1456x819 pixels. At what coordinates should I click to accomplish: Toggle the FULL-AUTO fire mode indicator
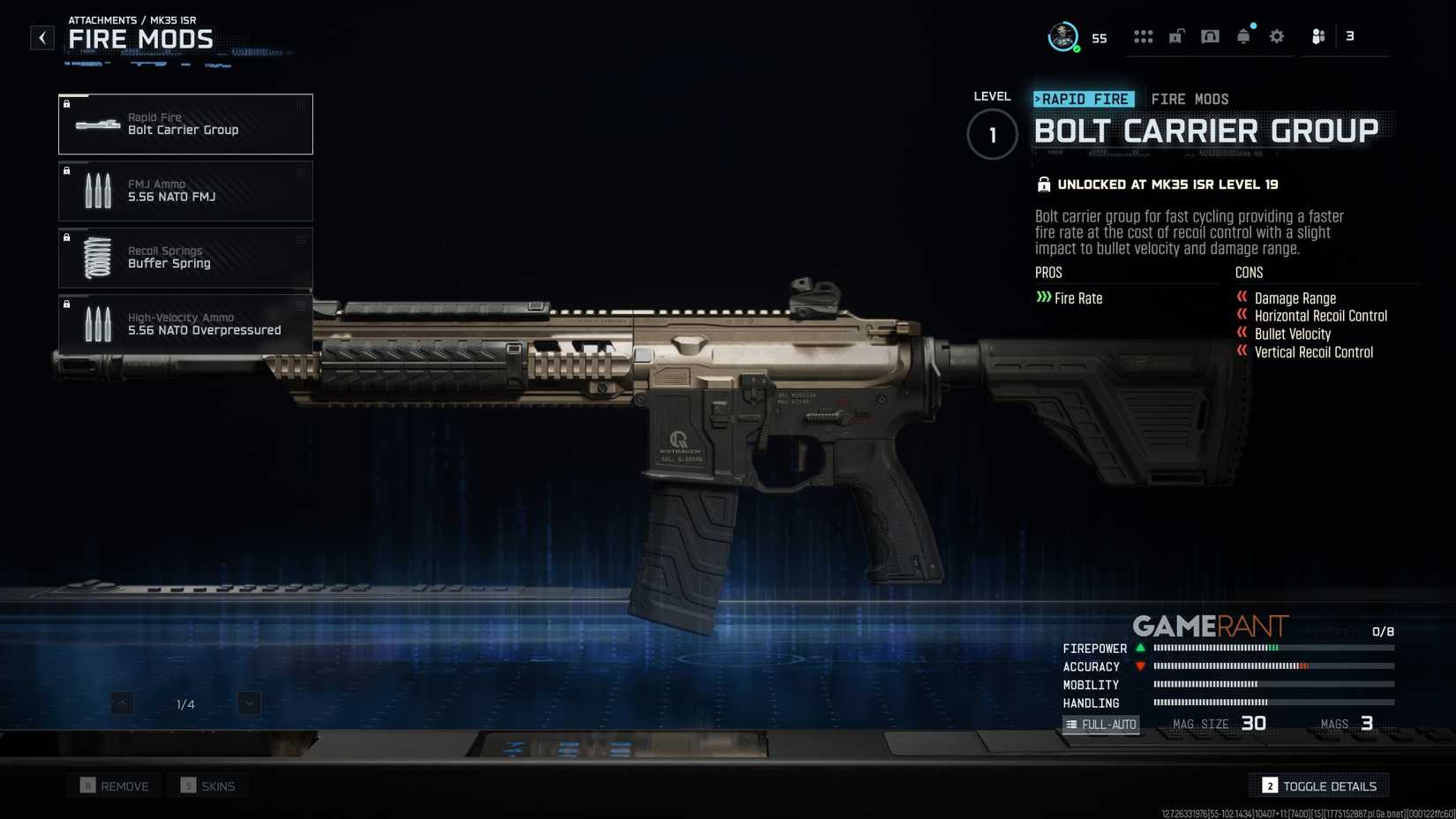tap(1101, 724)
